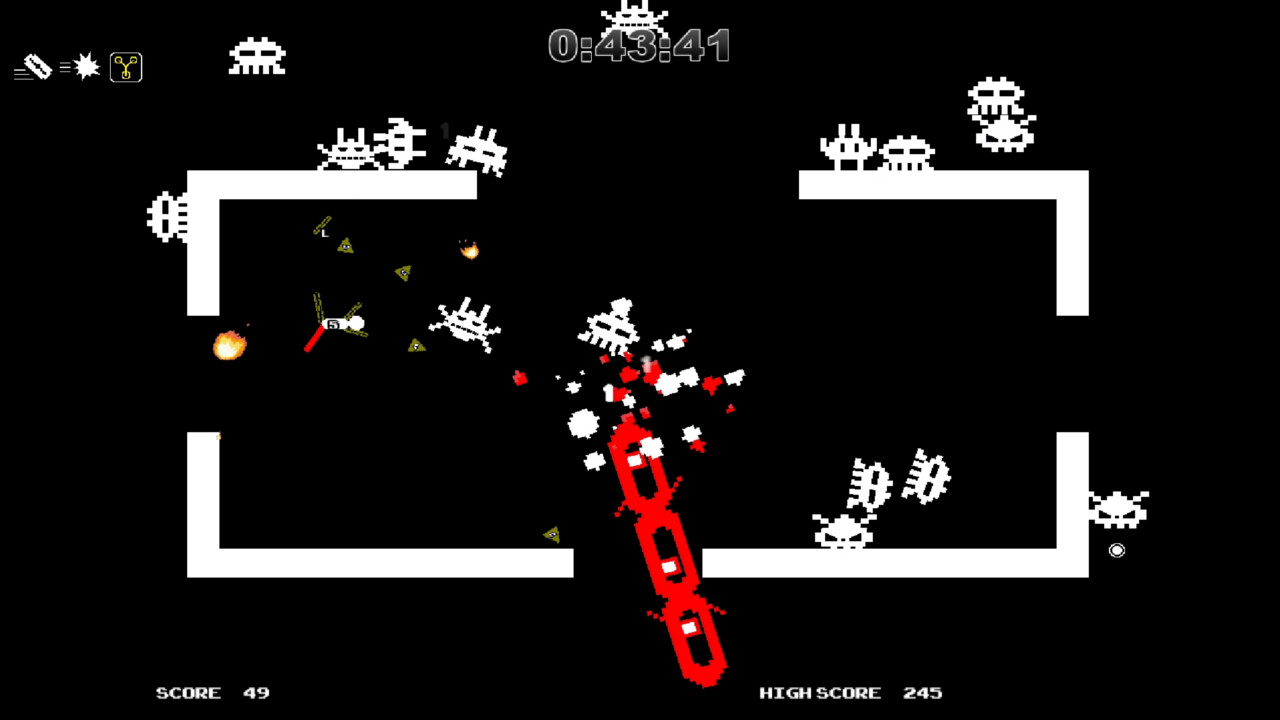Click the alien sprite near the top-left corner
Viewport: 1280px width, 720px height.
(257, 57)
